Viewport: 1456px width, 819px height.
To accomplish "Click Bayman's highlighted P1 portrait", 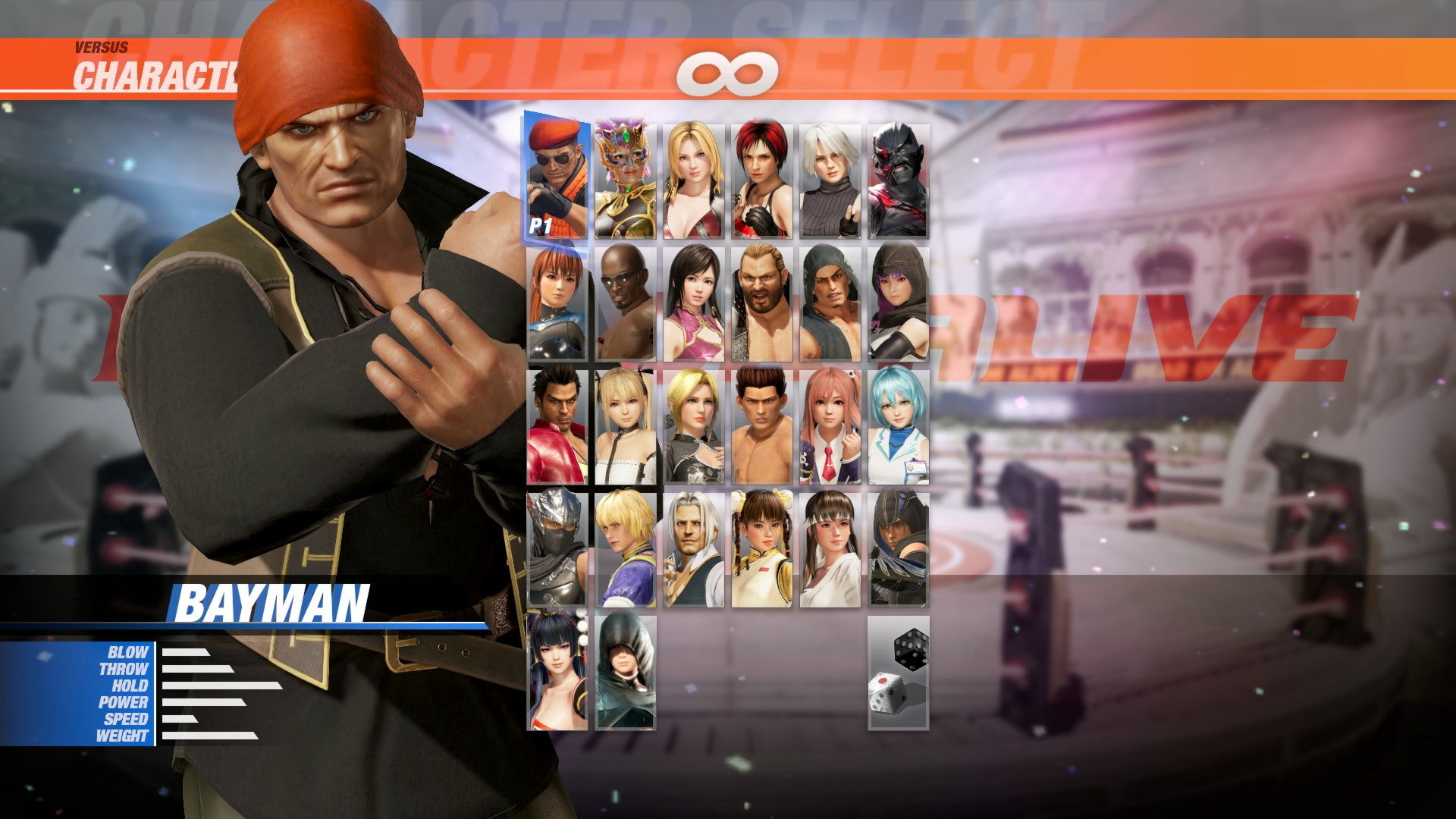I will [557, 174].
